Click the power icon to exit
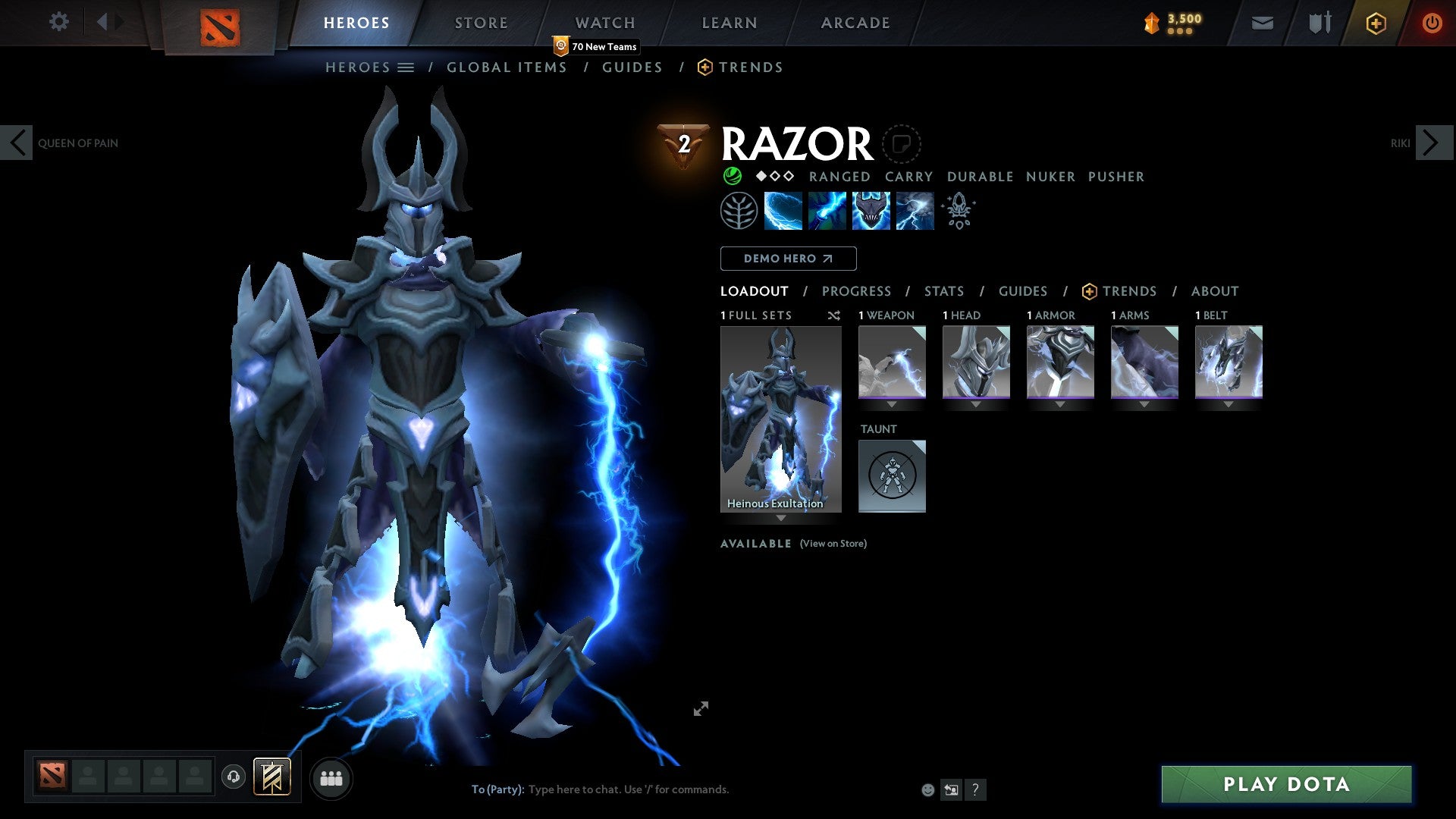The image size is (1456, 819). click(x=1432, y=23)
